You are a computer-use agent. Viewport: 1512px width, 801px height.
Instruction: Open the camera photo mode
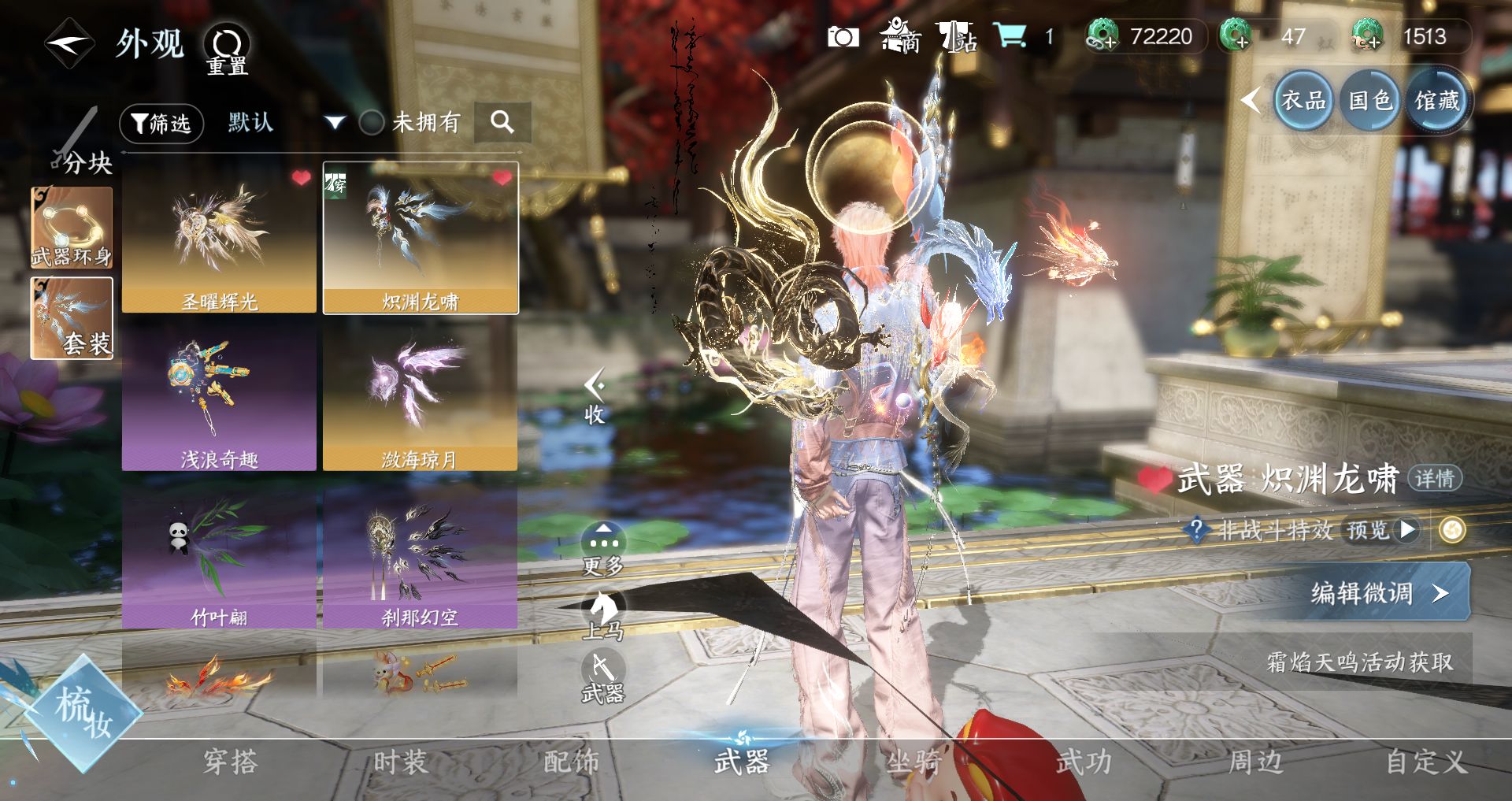coord(843,37)
